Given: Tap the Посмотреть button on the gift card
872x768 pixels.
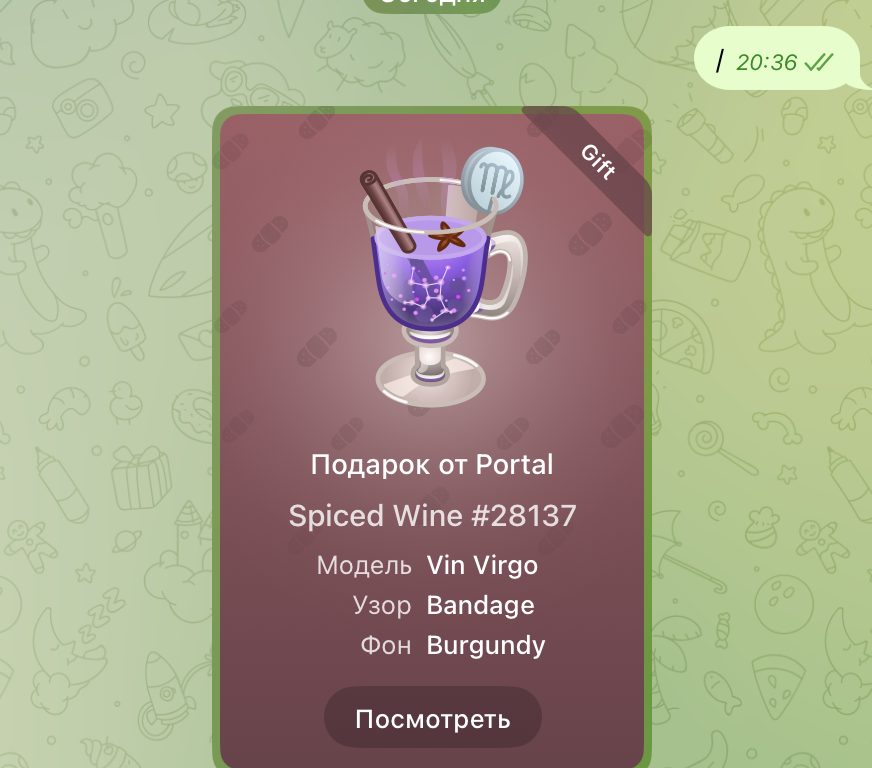Looking at the screenshot, I should click(432, 718).
